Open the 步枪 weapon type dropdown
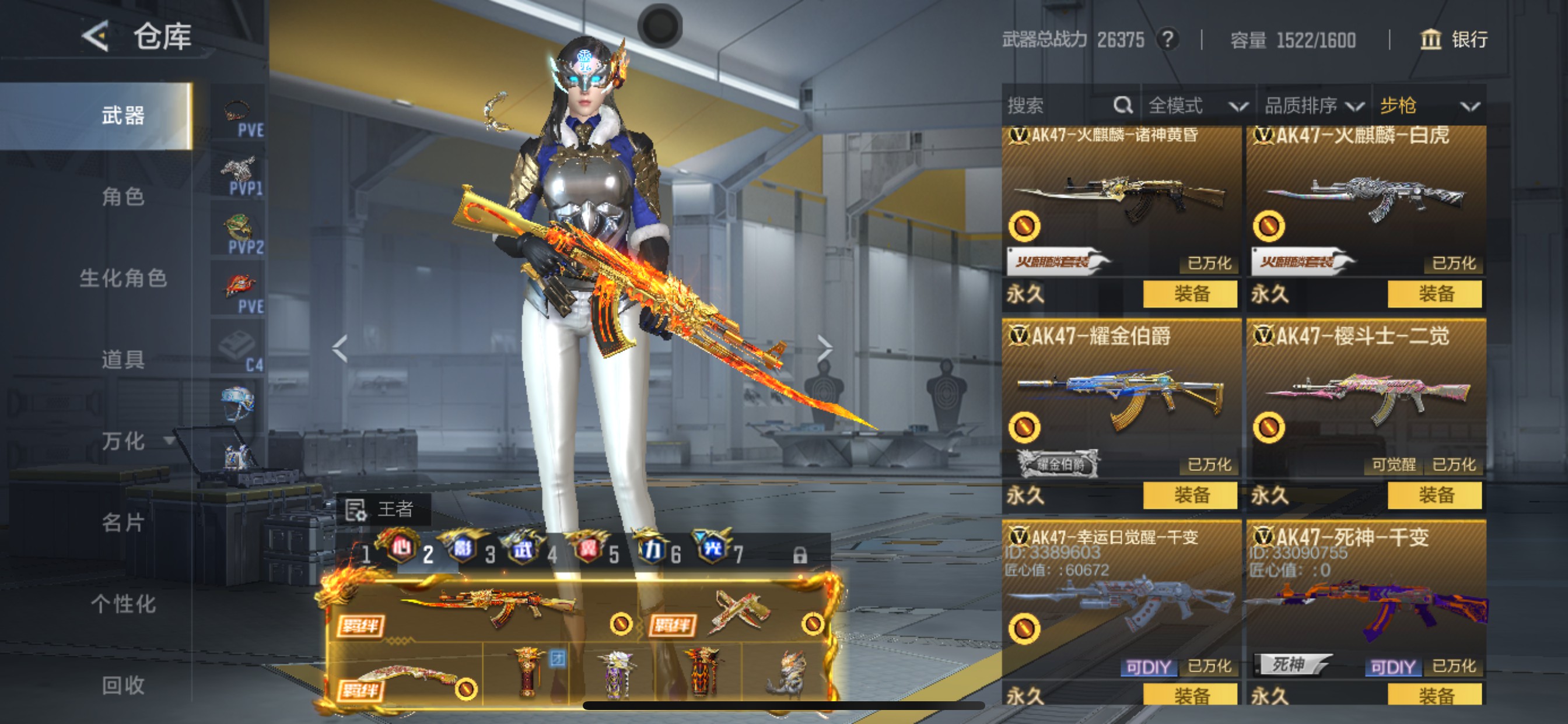1568x724 pixels. (x=1428, y=106)
